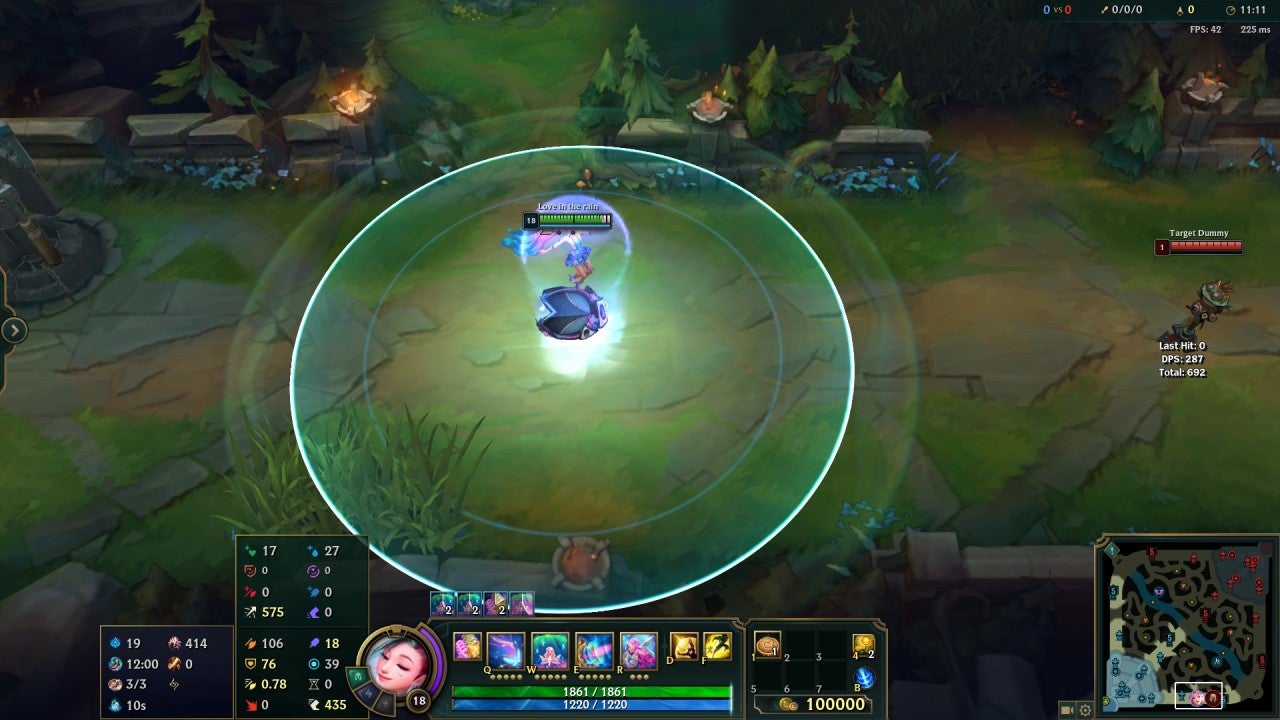Click the passive ability icon
Image resolution: width=1280 pixels, height=720 pixels.
pos(467,647)
